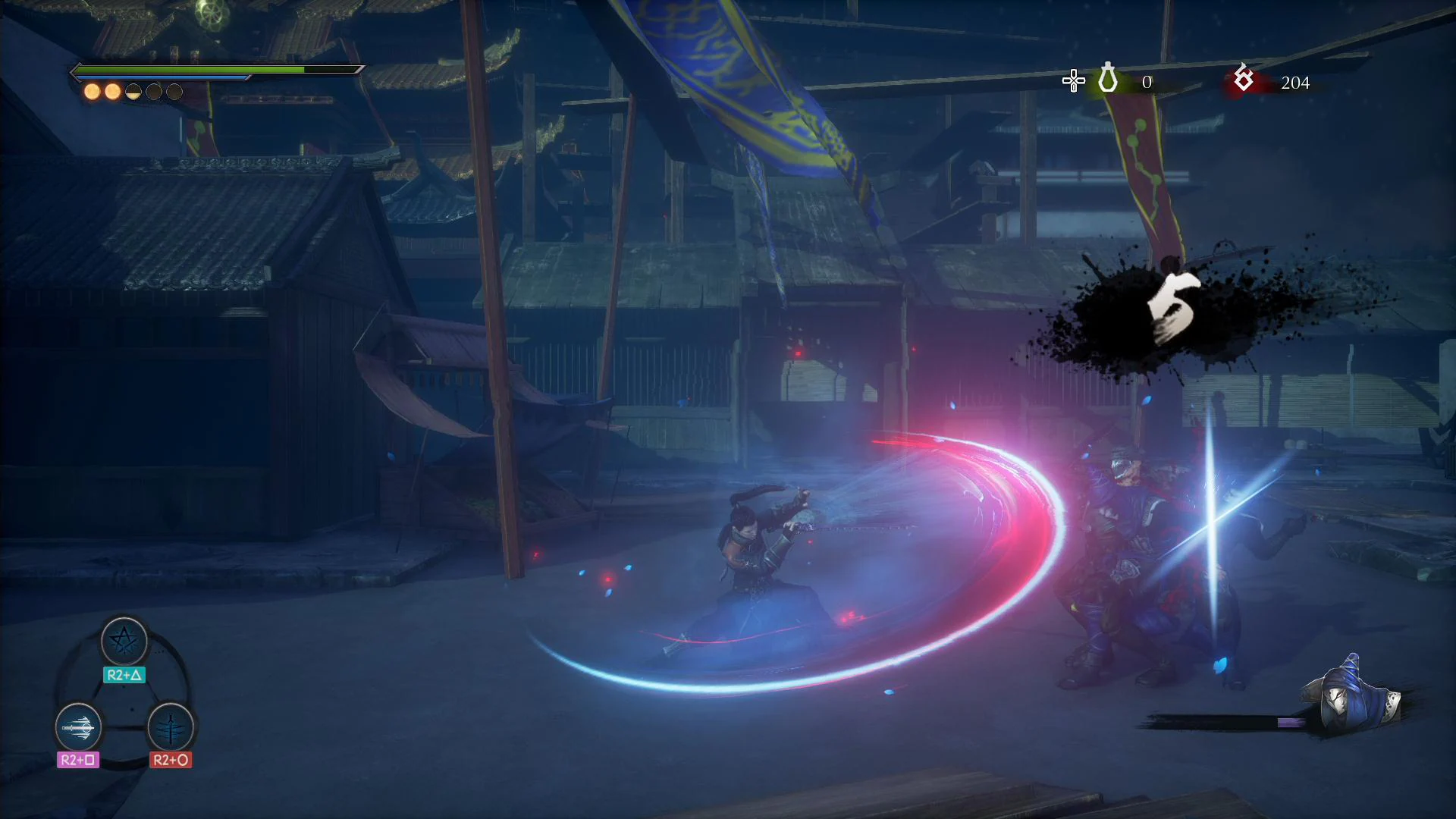Click the spirit flask icon showing 0

pyautogui.click(x=1108, y=79)
